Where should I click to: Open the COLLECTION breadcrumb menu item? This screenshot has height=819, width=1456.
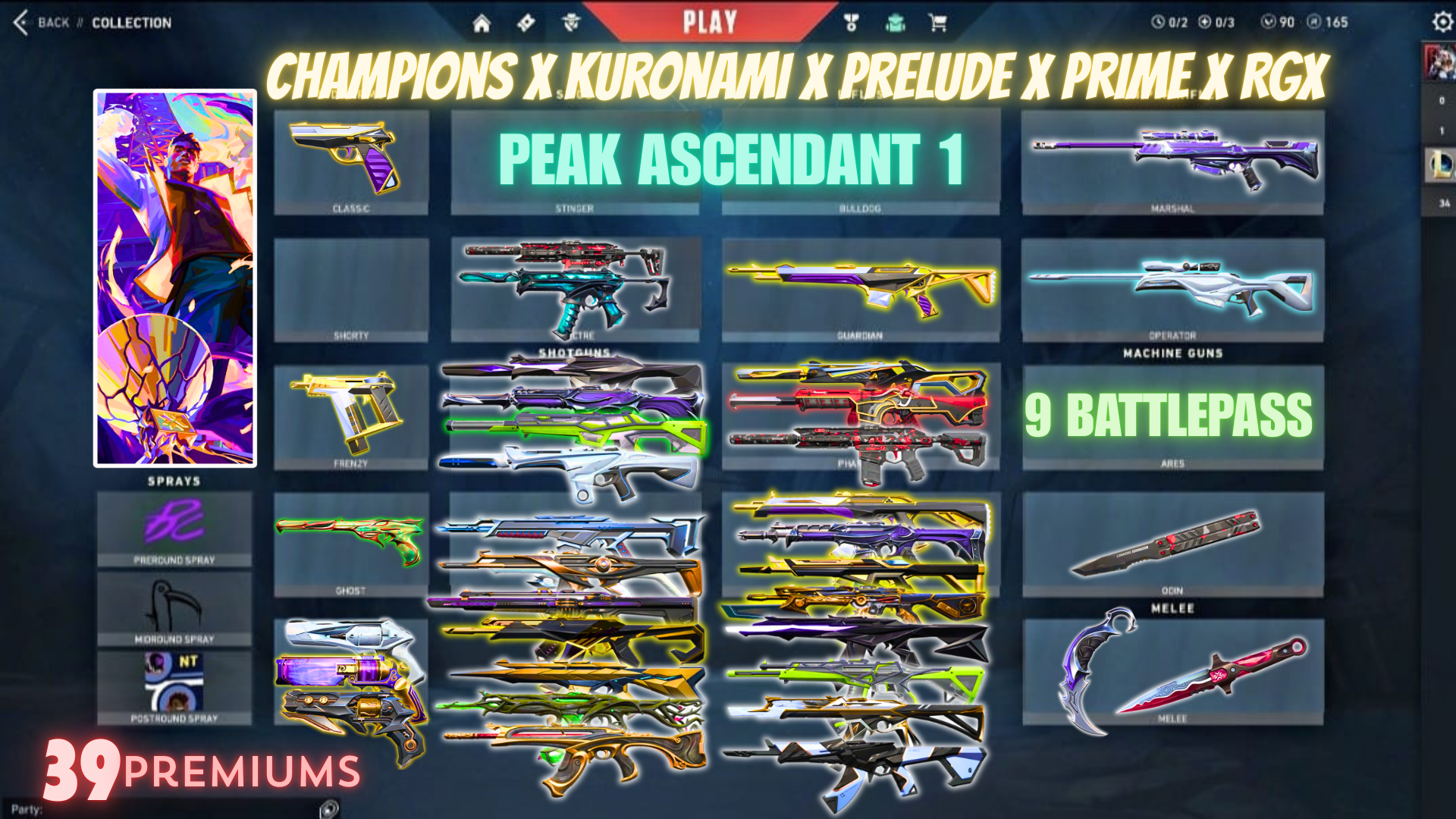point(130,22)
